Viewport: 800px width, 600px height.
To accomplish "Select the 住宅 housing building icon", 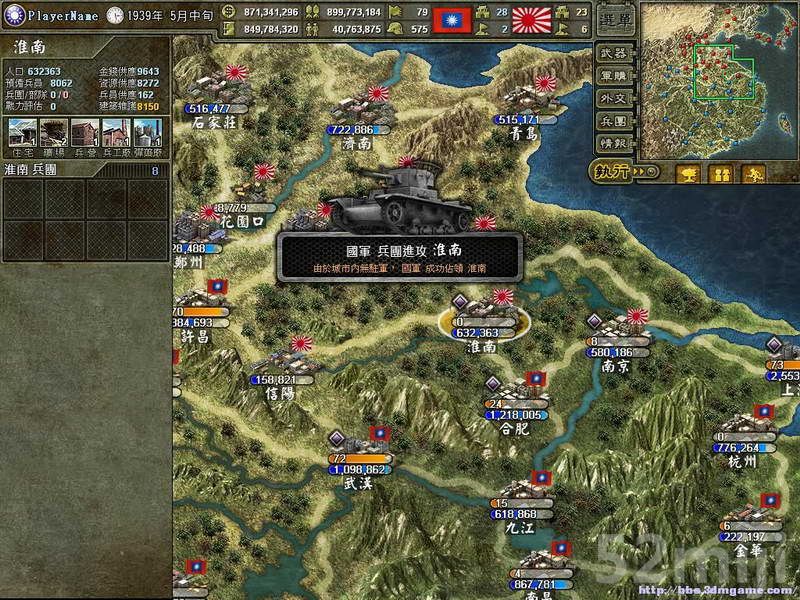I will [22, 132].
